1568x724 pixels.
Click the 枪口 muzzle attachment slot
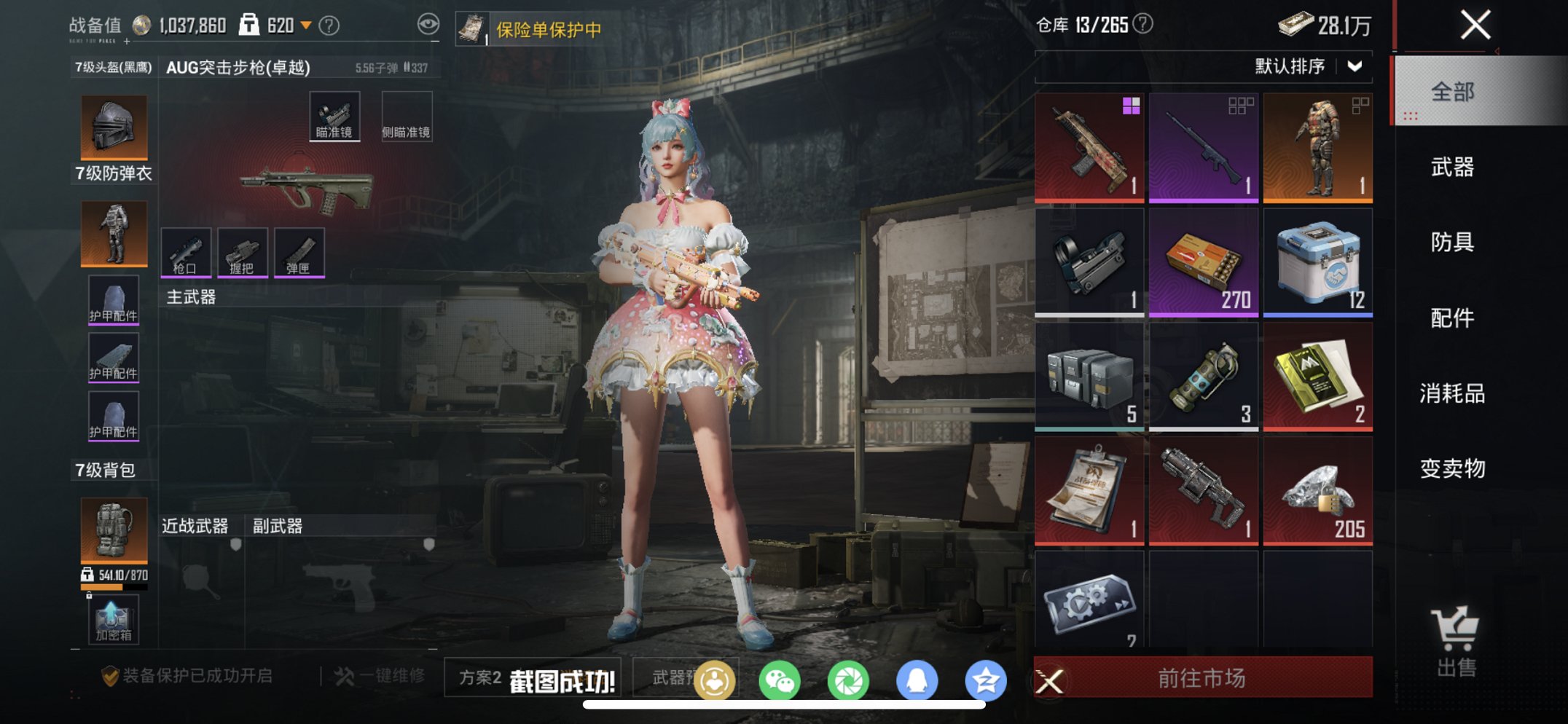186,252
